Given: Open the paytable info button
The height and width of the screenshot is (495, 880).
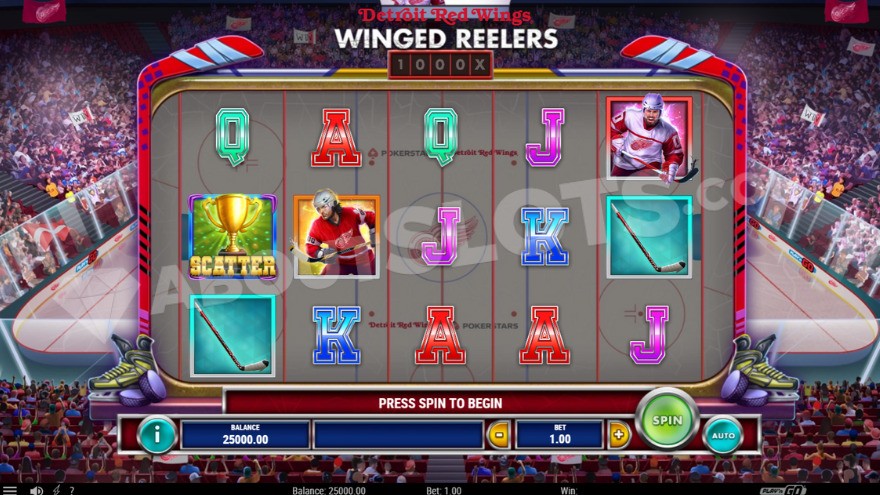Looking at the screenshot, I should [x=157, y=434].
